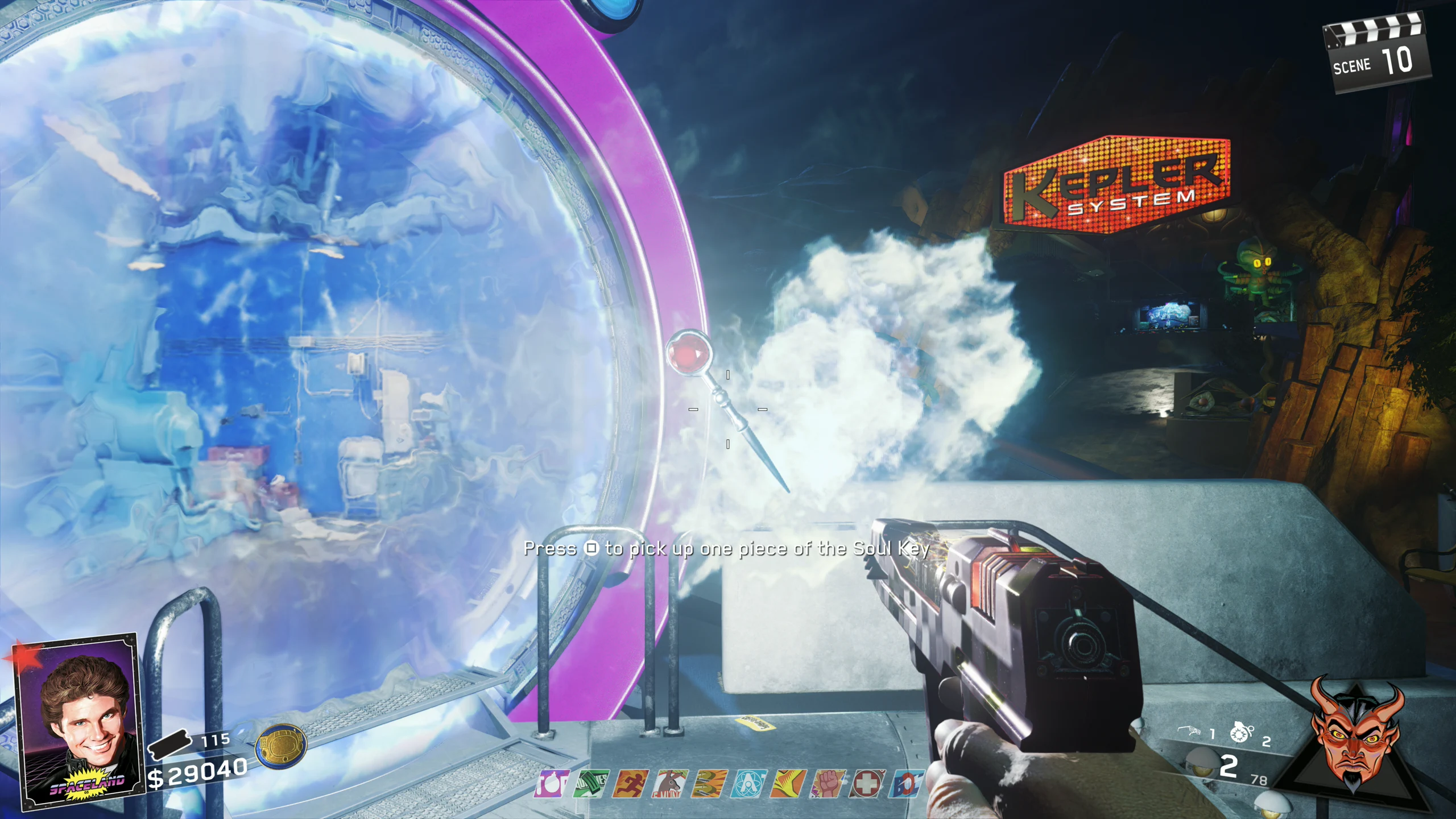The width and height of the screenshot is (1456, 819).
Task: Select the shutter glasses equipment icon
Action: (x=1190, y=731)
